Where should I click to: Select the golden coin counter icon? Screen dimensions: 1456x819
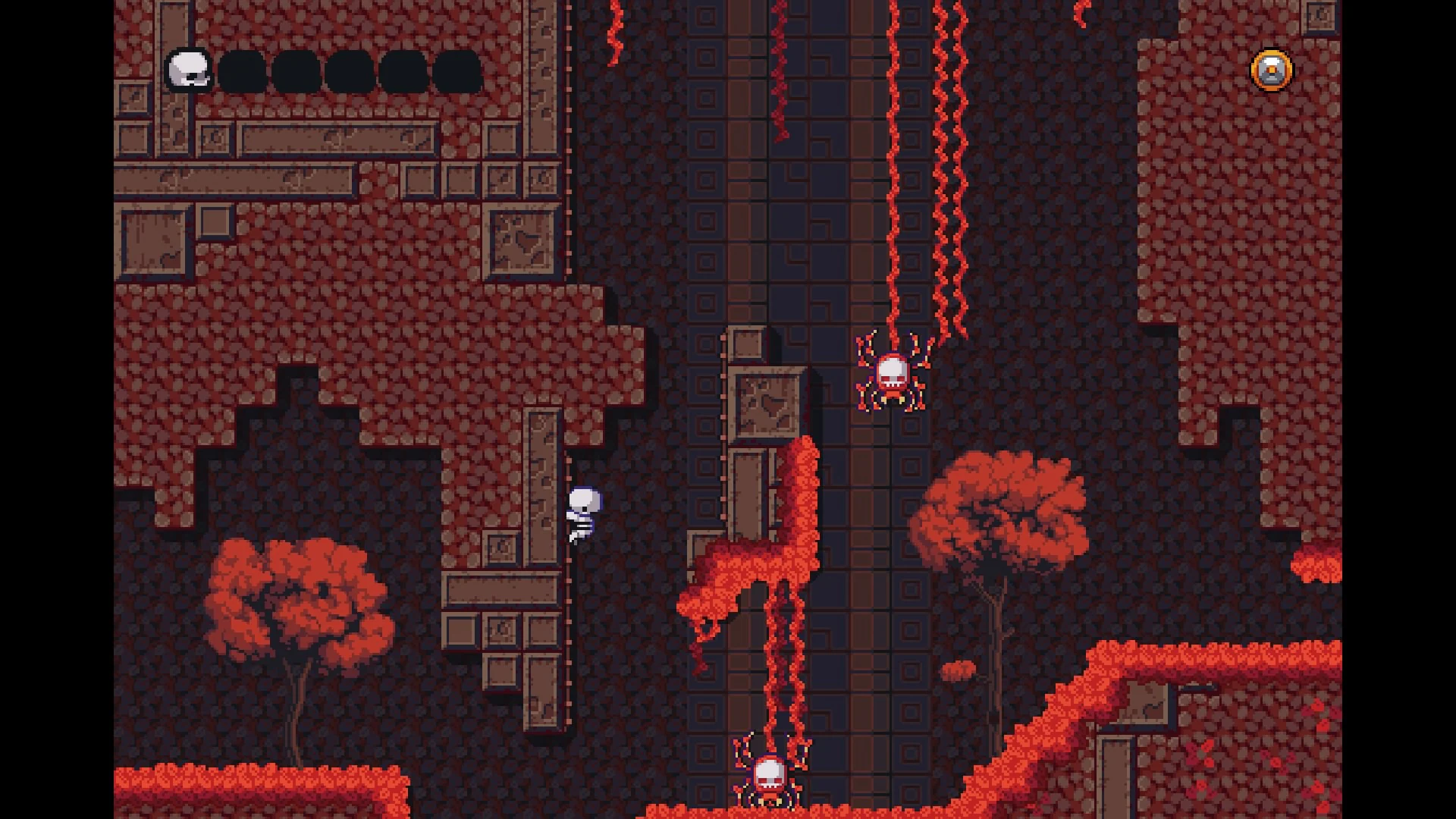pyautogui.click(x=1270, y=71)
